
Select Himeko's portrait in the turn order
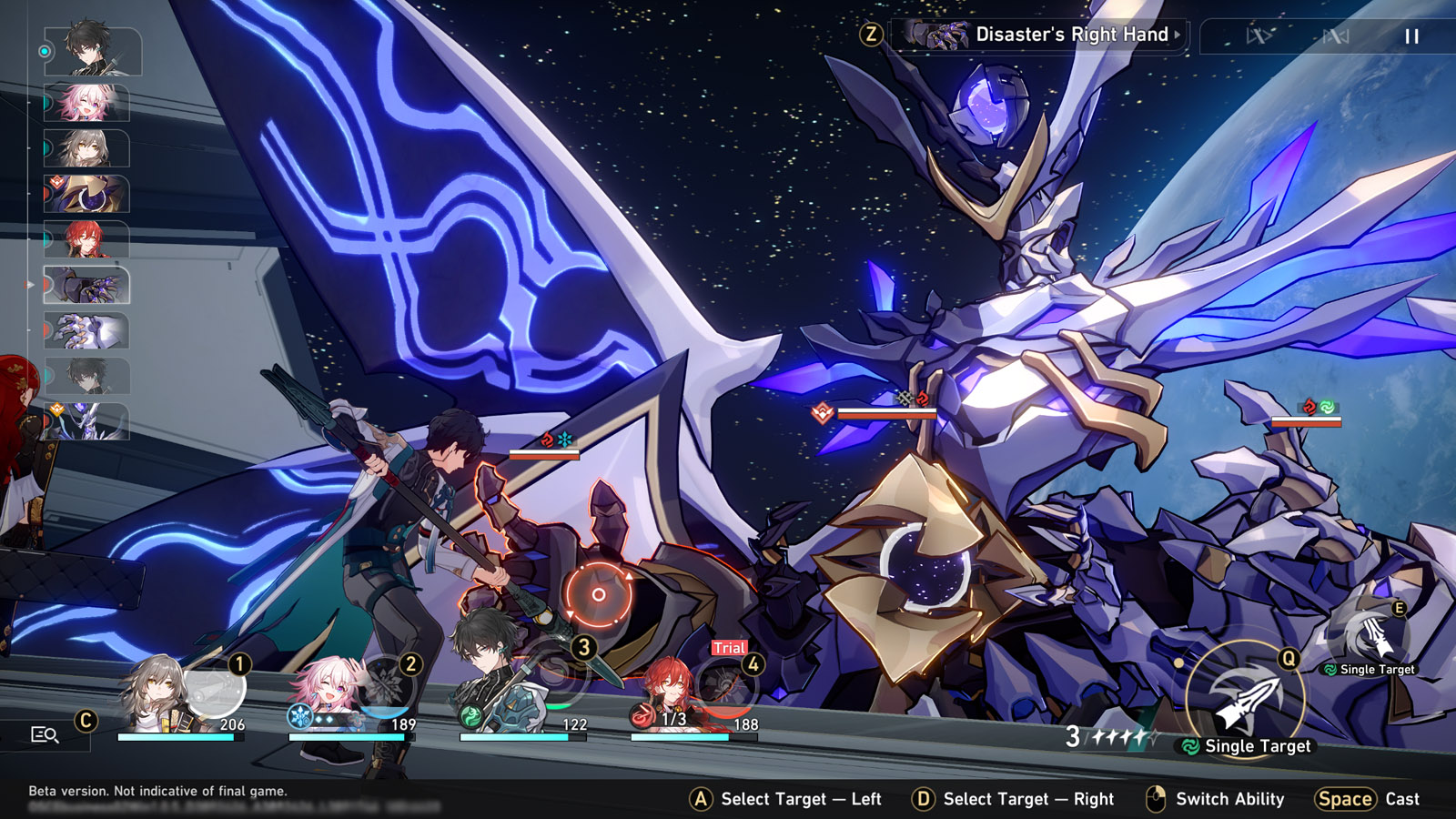[x=86, y=239]
